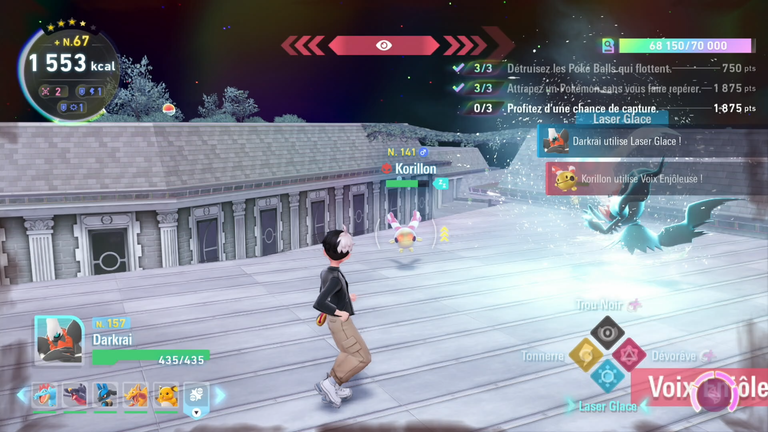Image resolution: width=768 pixels, height=432 pixels.
Task: Trigger the Laser Glace ice move
Action: tap(606, 376)
